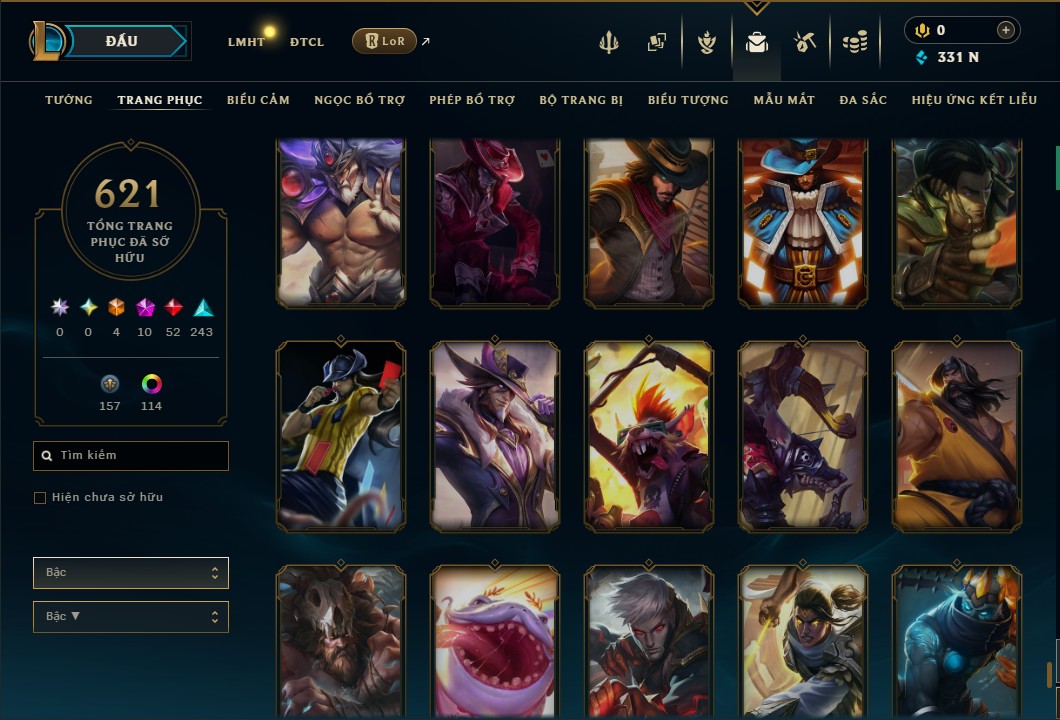Start a match with the ĐẤU button
This screenshot has width=1060, height=720.
121,41
